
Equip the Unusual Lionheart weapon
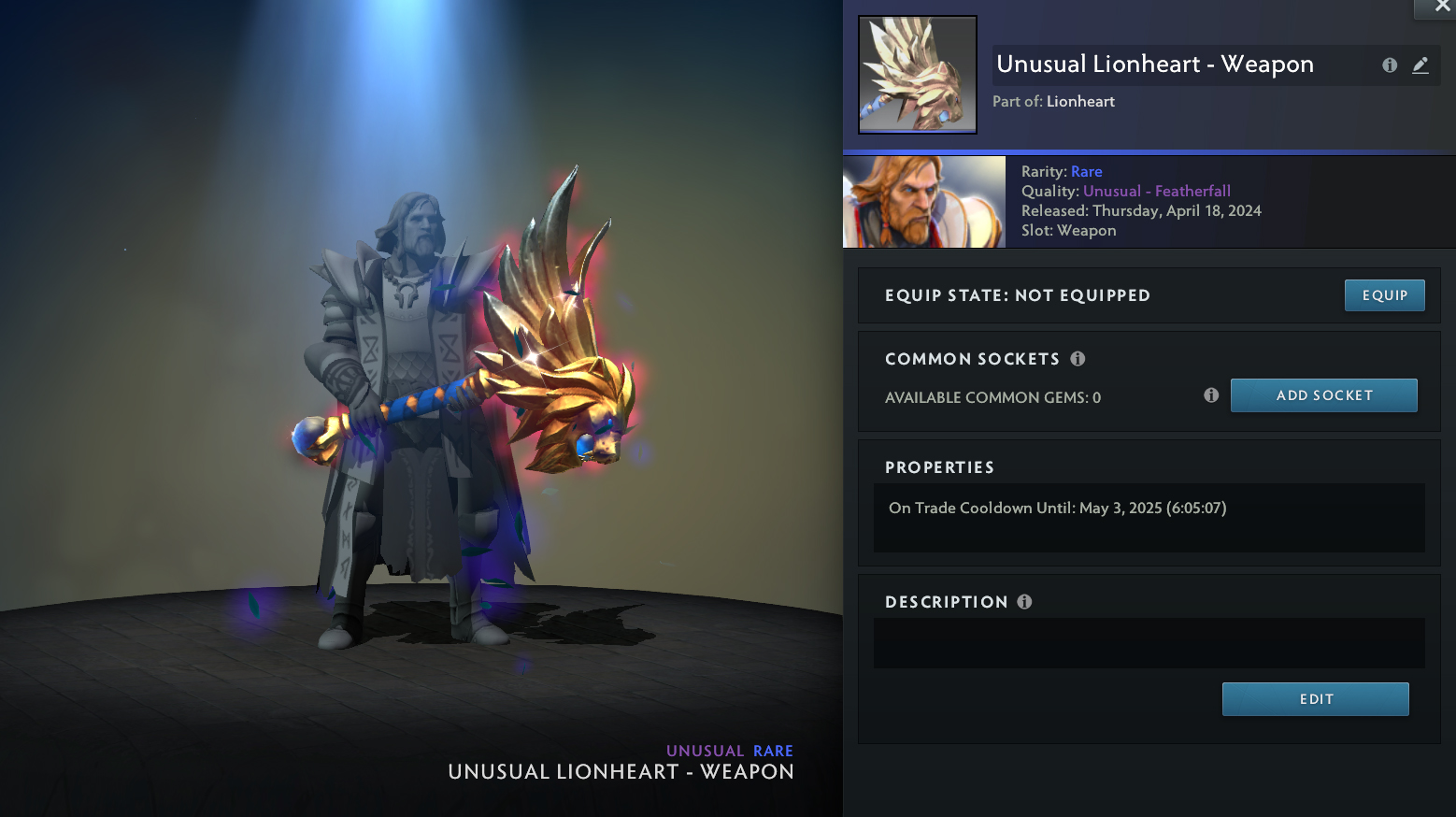click(x=1384, y=295)
